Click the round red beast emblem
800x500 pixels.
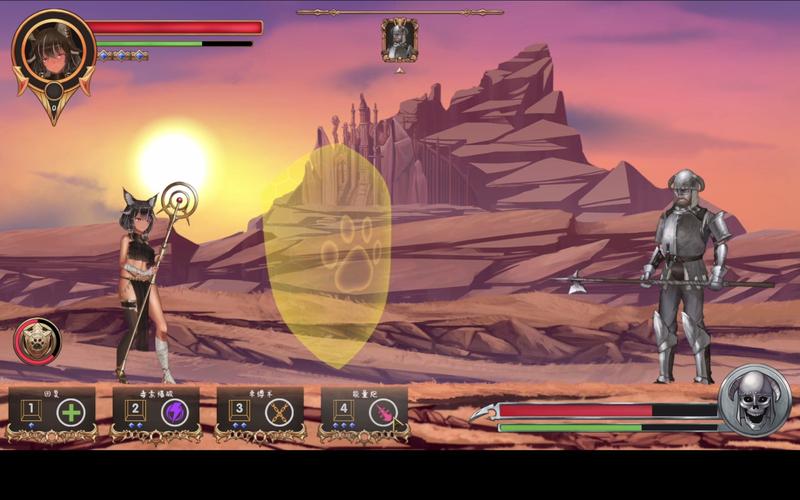tap(37, 342)
